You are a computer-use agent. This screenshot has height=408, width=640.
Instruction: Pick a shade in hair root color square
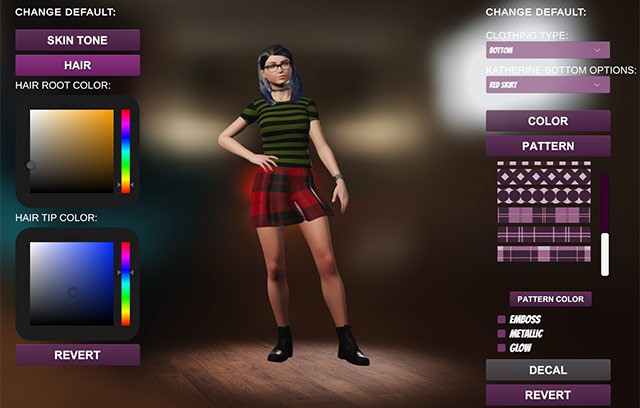pos(72,150)
